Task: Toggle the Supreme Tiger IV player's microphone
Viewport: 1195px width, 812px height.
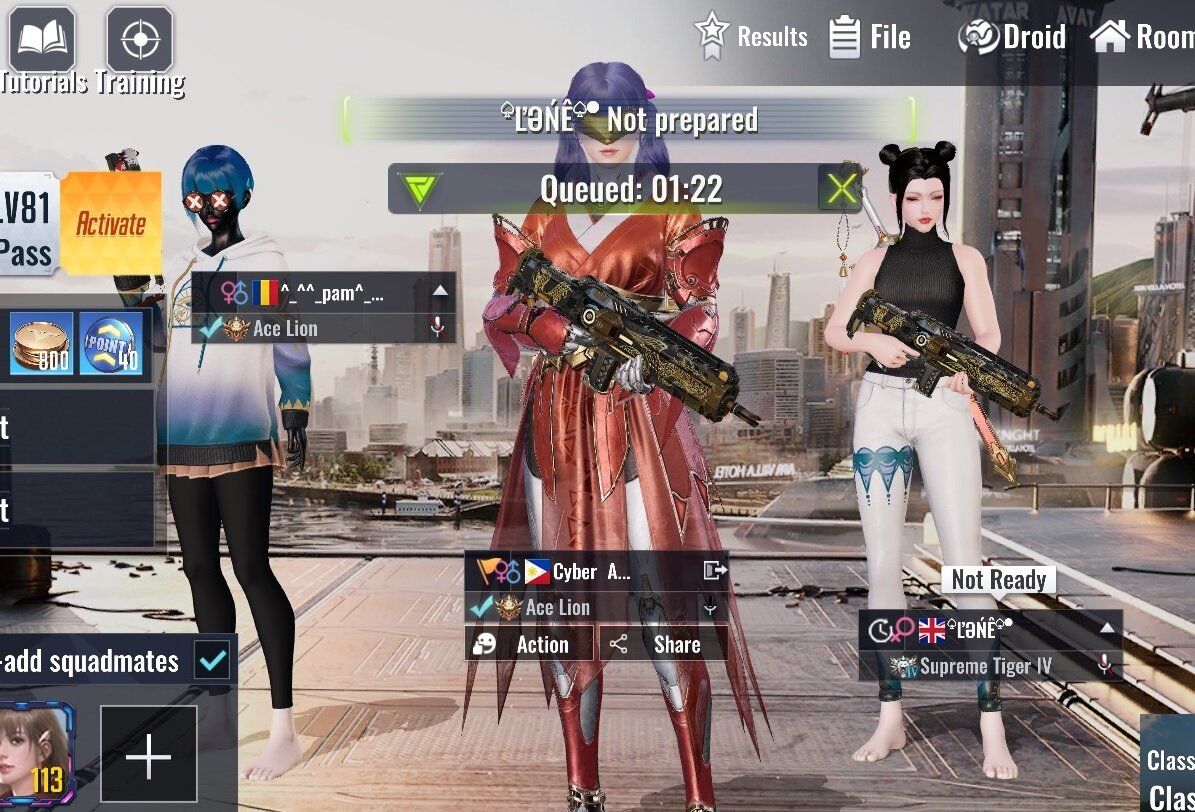Action: point(1104,665)
